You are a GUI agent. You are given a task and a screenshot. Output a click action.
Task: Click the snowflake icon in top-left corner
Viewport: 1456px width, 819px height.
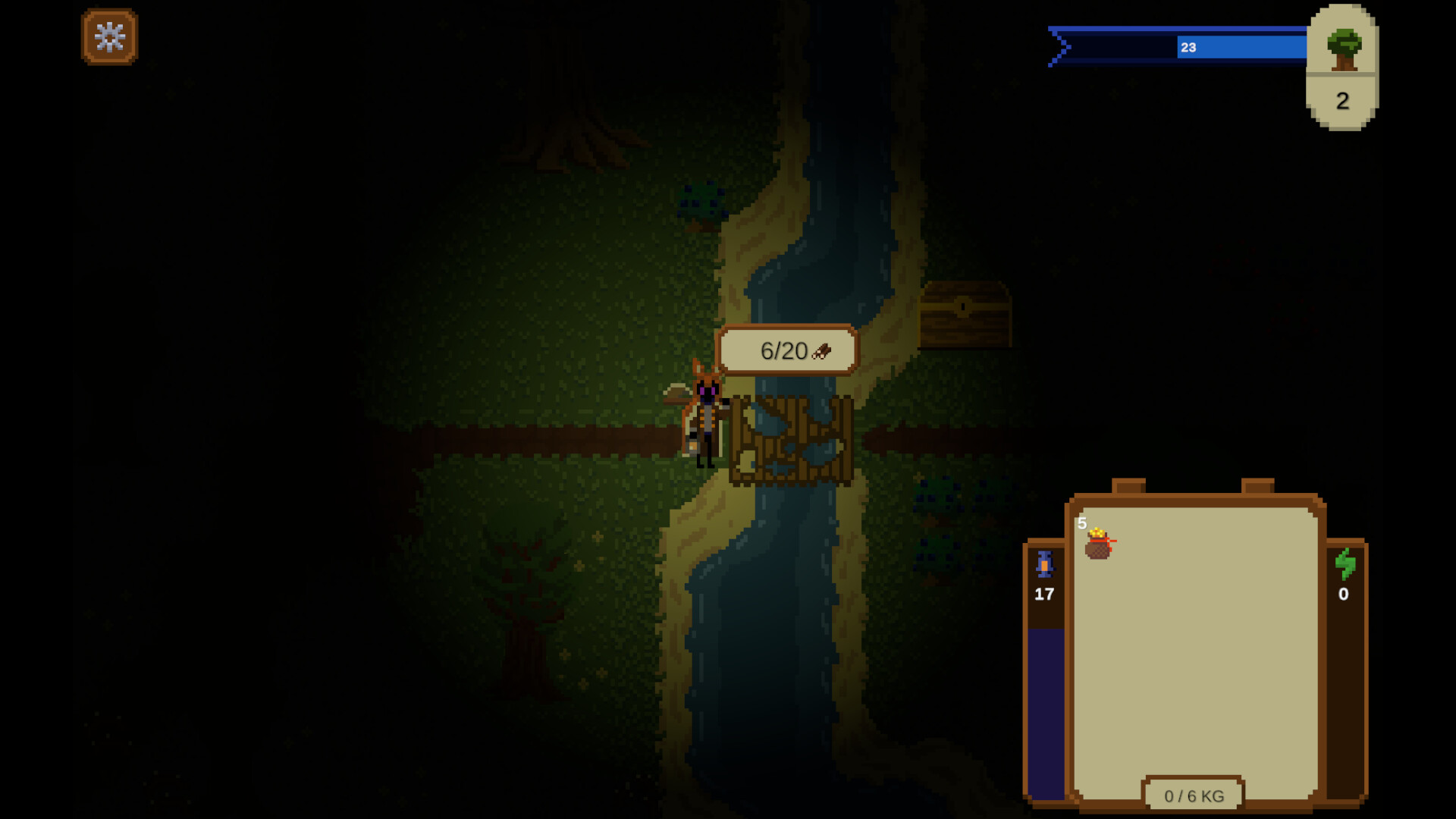pyautogui.click(x=109, y=38)
